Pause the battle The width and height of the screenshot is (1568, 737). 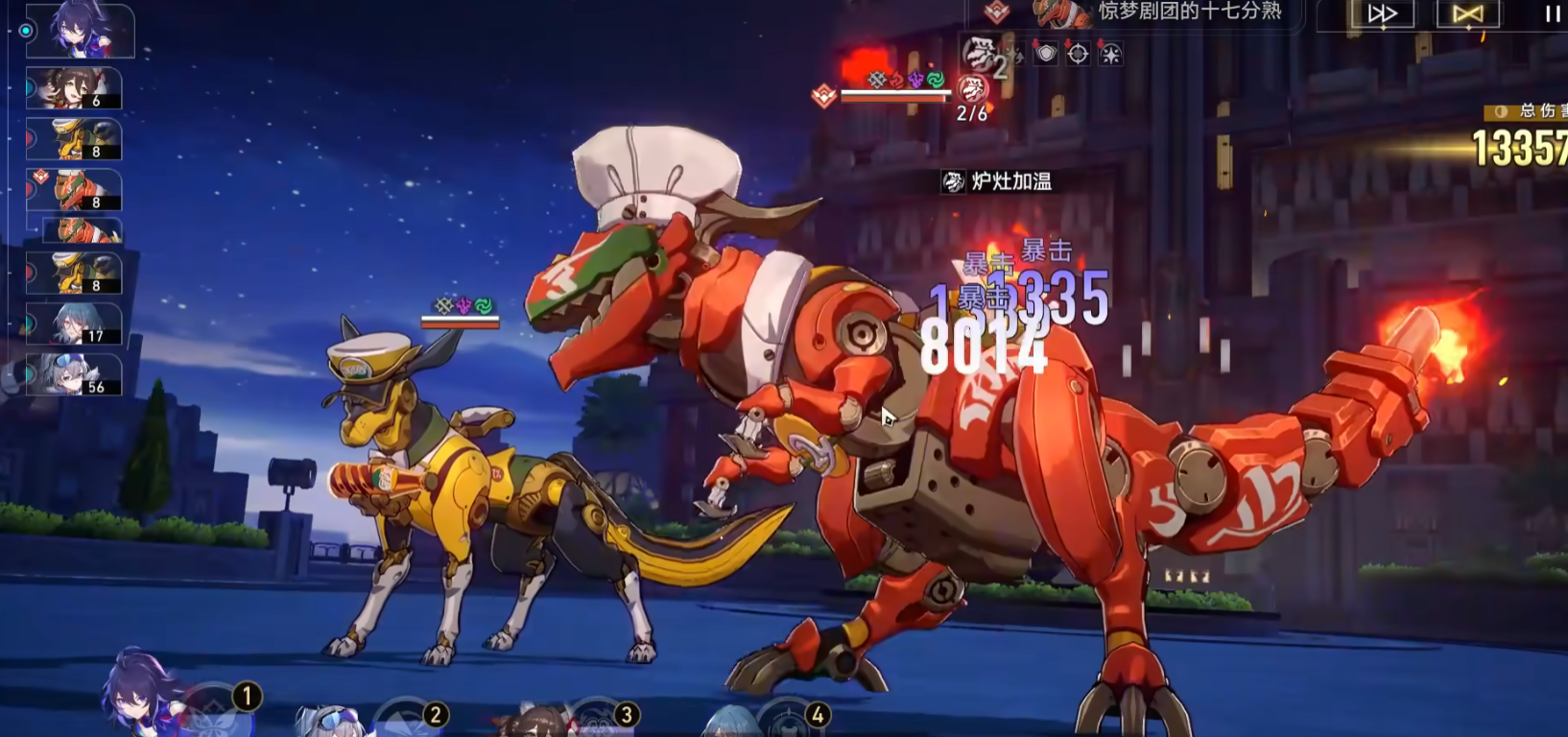1552,14
